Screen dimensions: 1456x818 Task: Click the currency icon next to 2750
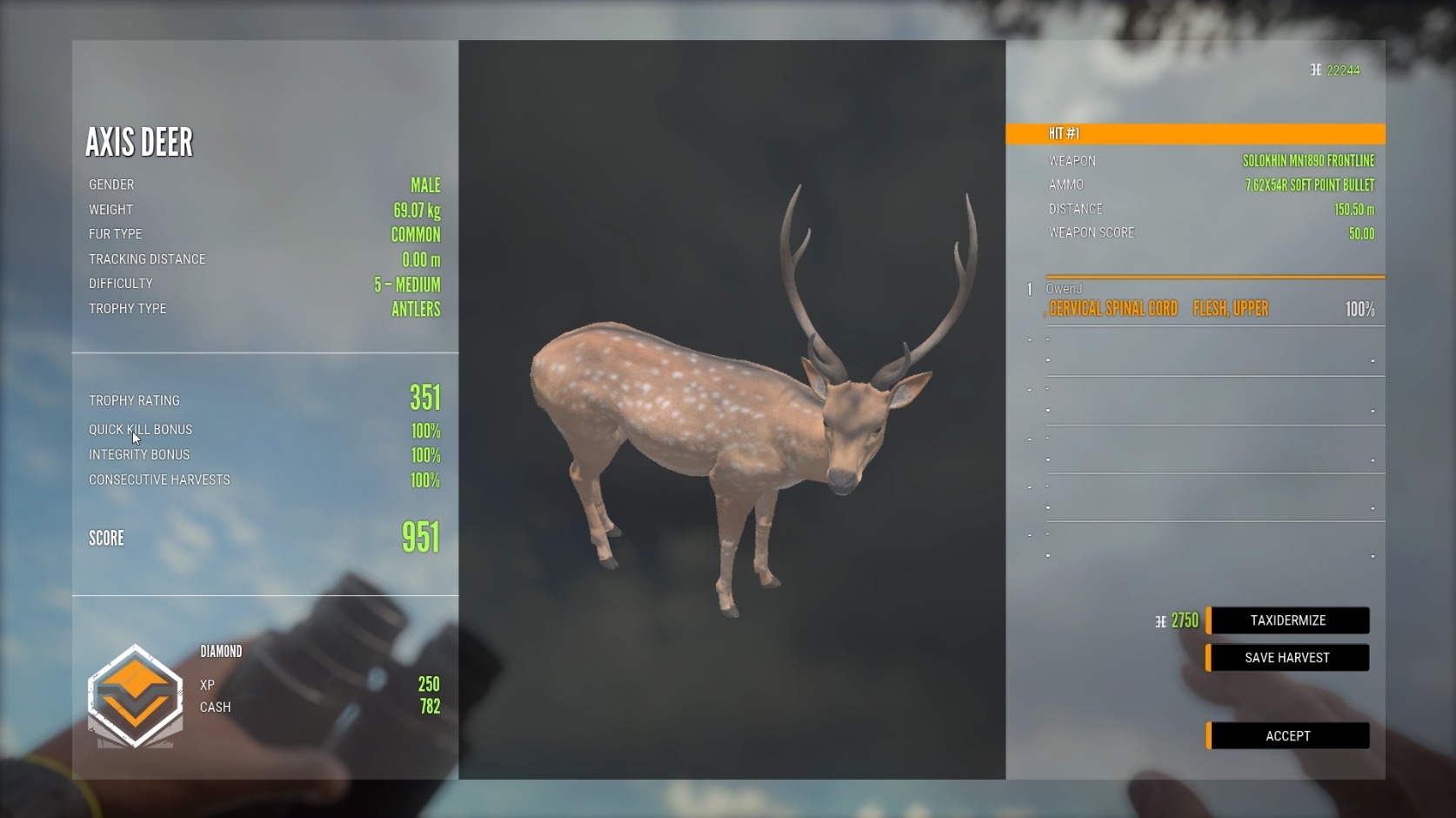1160,620
